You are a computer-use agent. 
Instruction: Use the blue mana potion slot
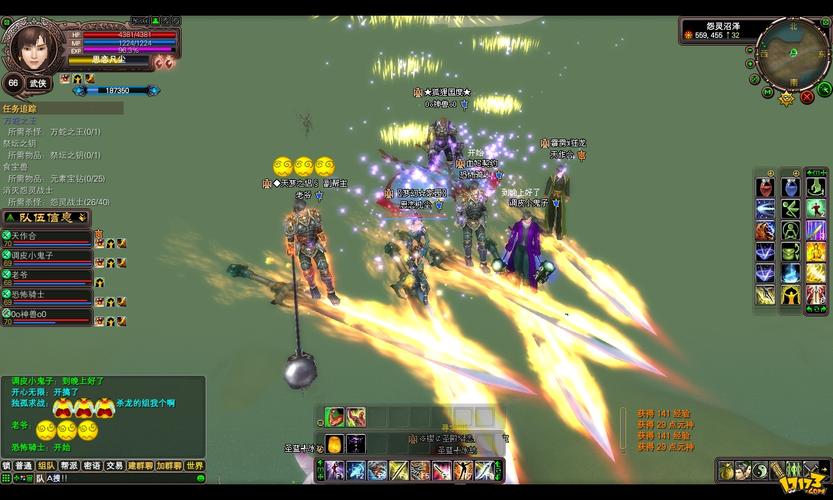tap(790, 188)
